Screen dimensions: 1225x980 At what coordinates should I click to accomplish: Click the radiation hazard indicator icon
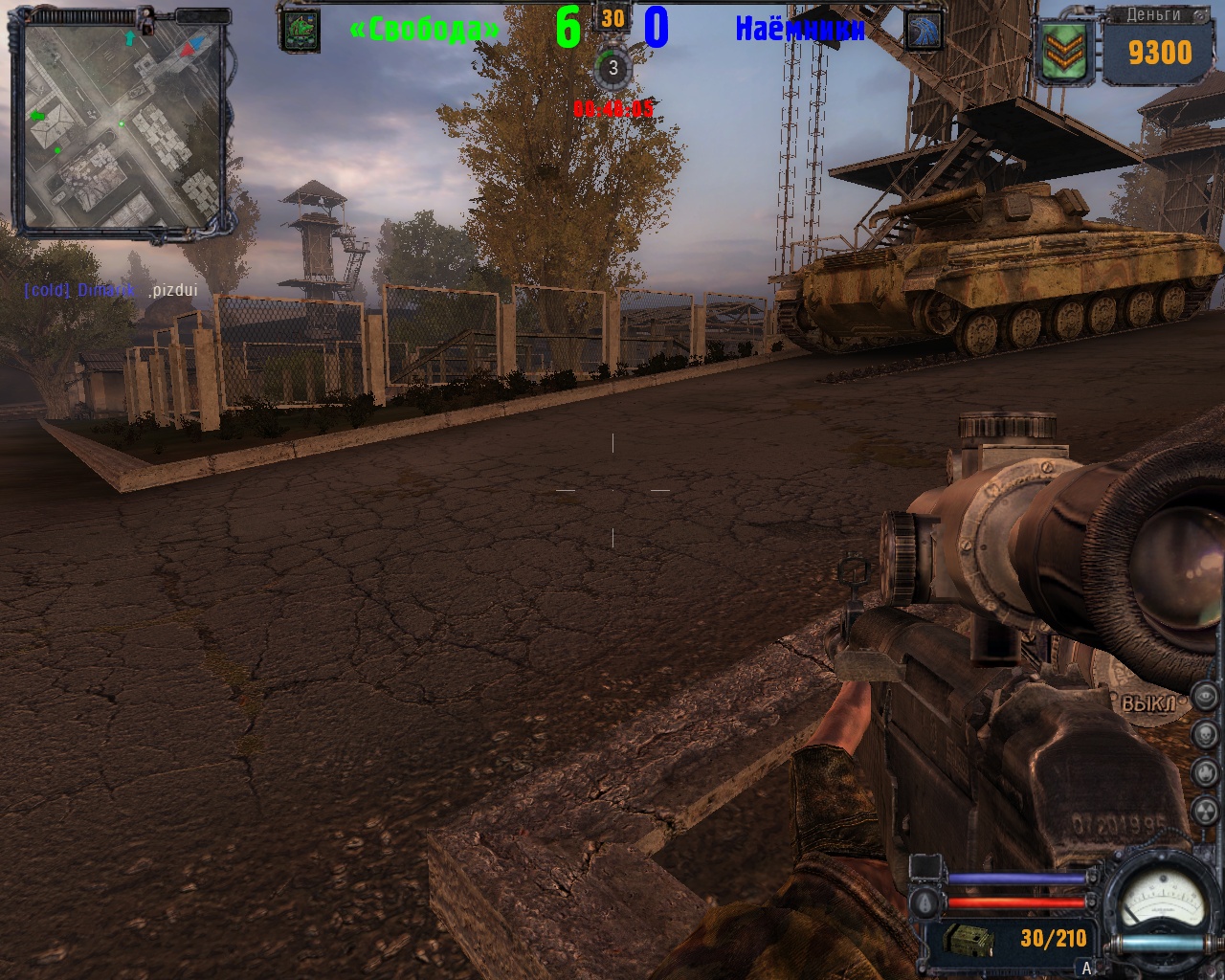pyautogui.click(x=1205, y=812)
